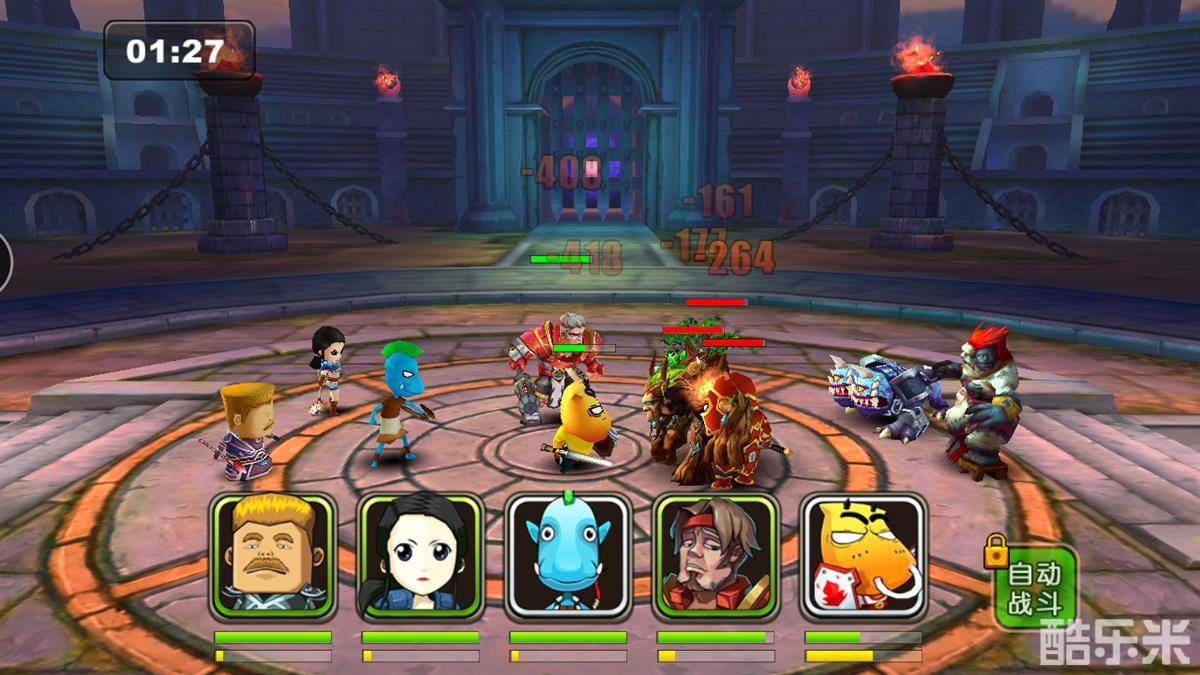Screen dimensions: 1200x675
Task: Tap the blue fish-headed hero portrait
Action: 567,557
